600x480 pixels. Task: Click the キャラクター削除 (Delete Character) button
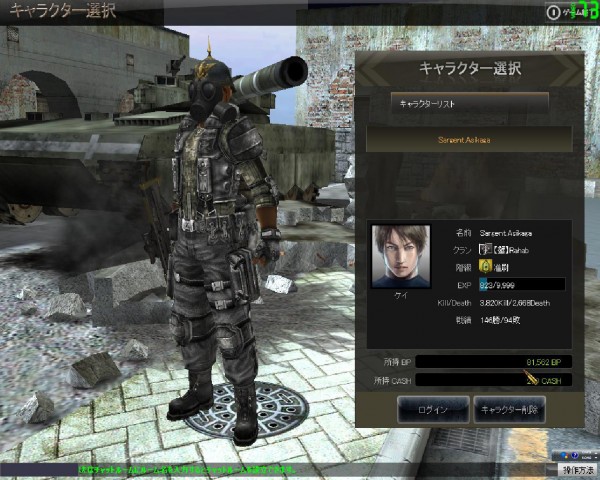click(510, 409)
